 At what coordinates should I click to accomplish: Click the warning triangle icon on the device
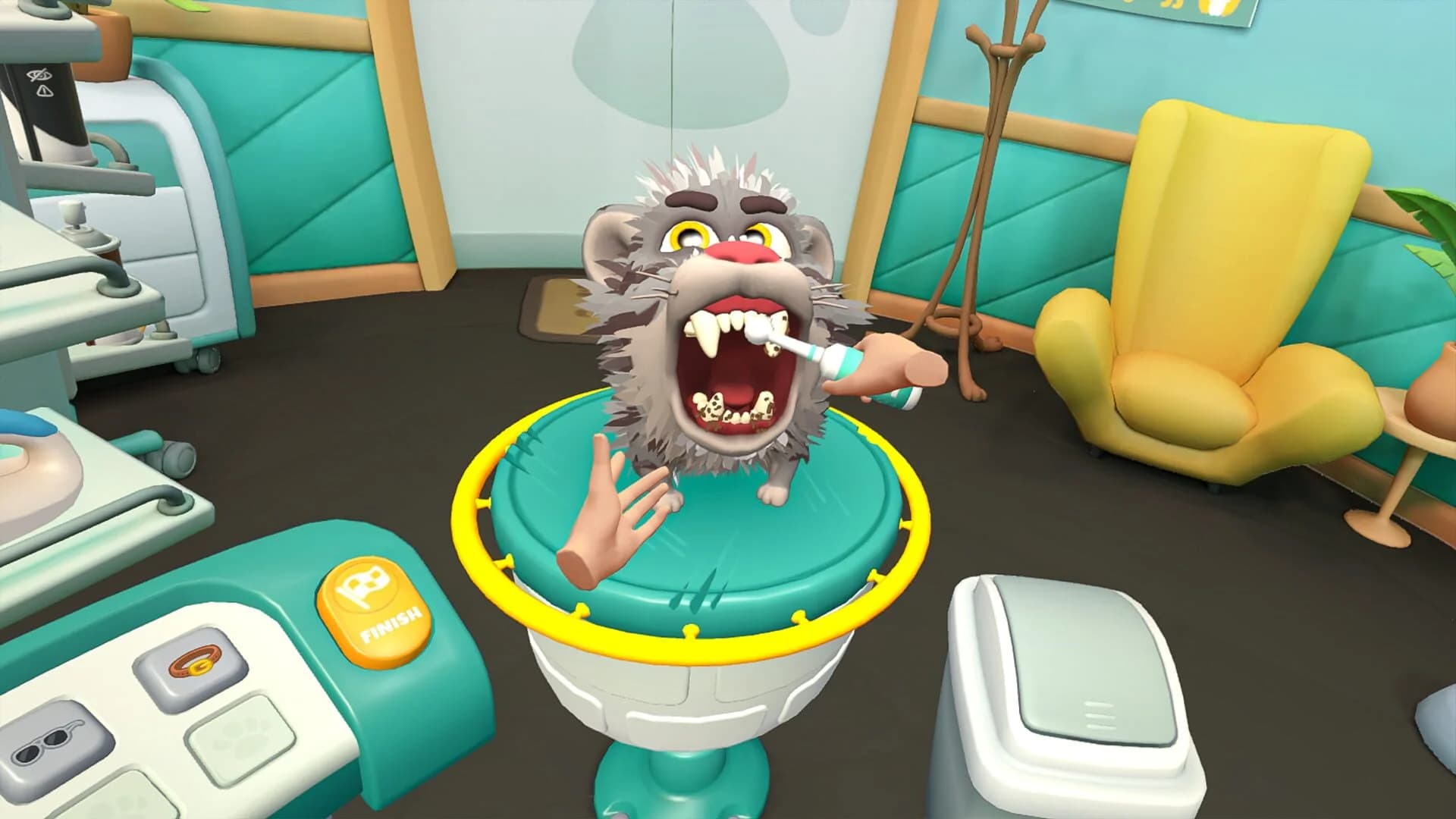(45, 91)
